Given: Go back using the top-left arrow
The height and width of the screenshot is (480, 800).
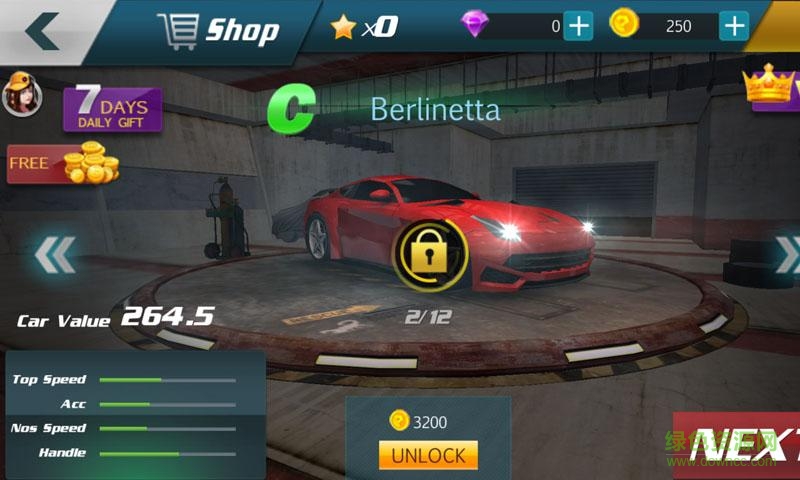Looking at the screenshot, I should [42, 31].
